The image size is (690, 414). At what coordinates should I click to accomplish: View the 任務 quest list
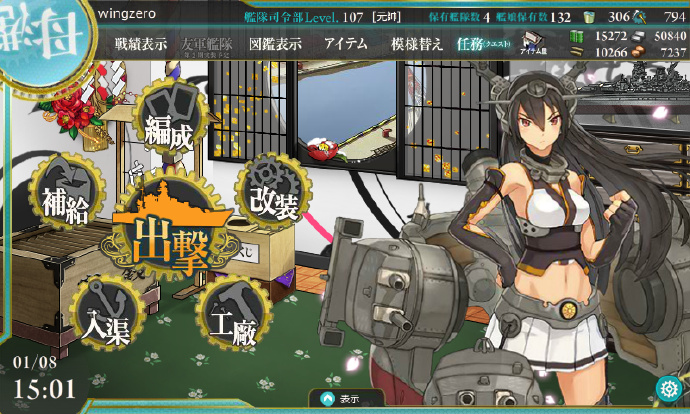(478, 44)
